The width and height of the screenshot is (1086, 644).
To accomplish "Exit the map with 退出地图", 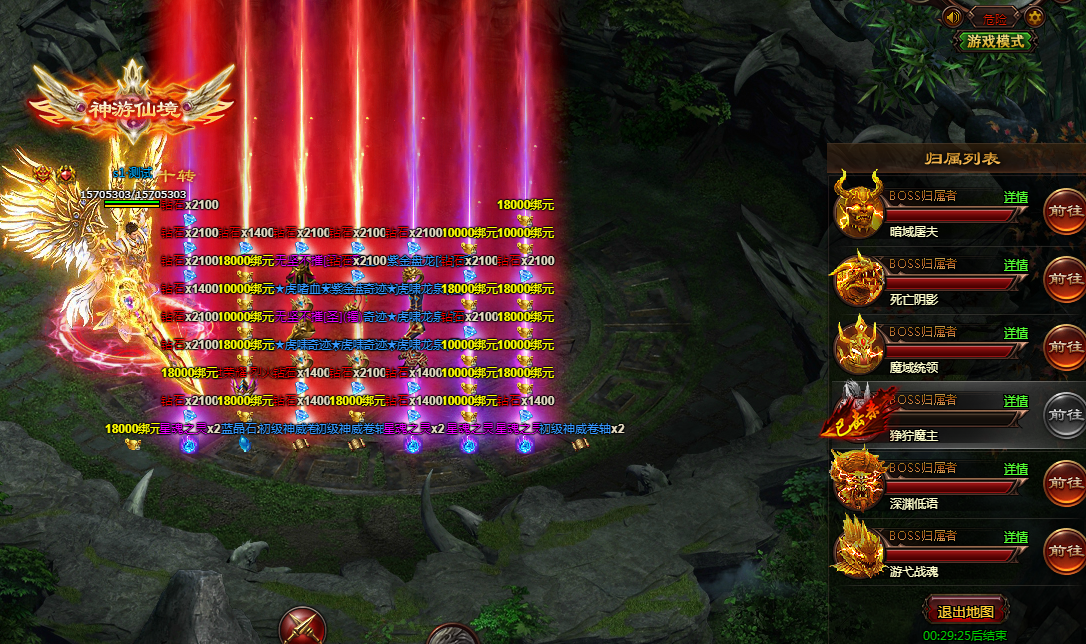I will point(965,612).
